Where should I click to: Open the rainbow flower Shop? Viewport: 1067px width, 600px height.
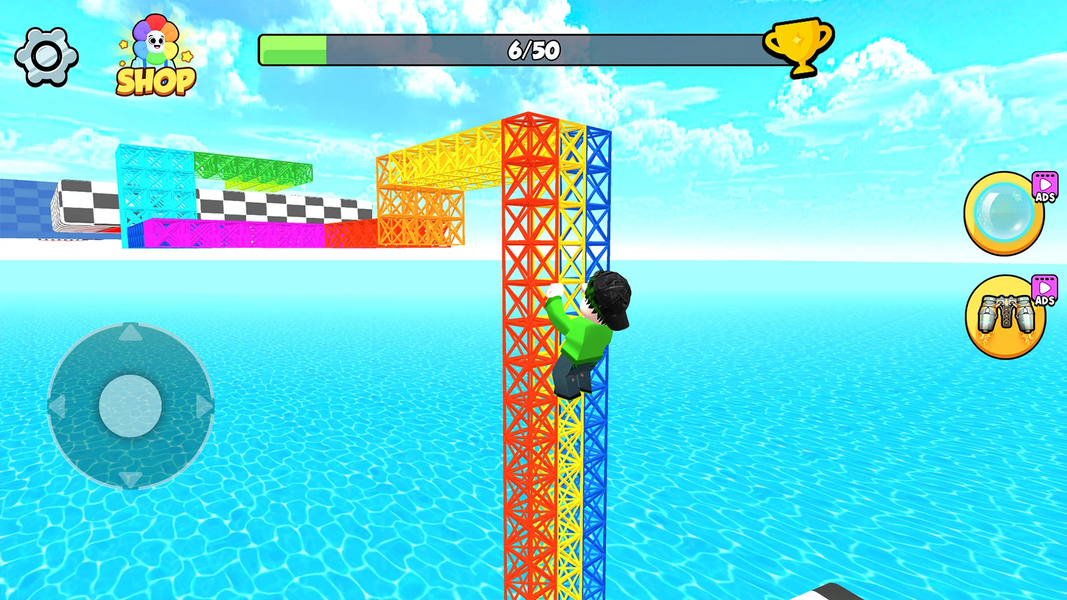click(x=155, y=58)
